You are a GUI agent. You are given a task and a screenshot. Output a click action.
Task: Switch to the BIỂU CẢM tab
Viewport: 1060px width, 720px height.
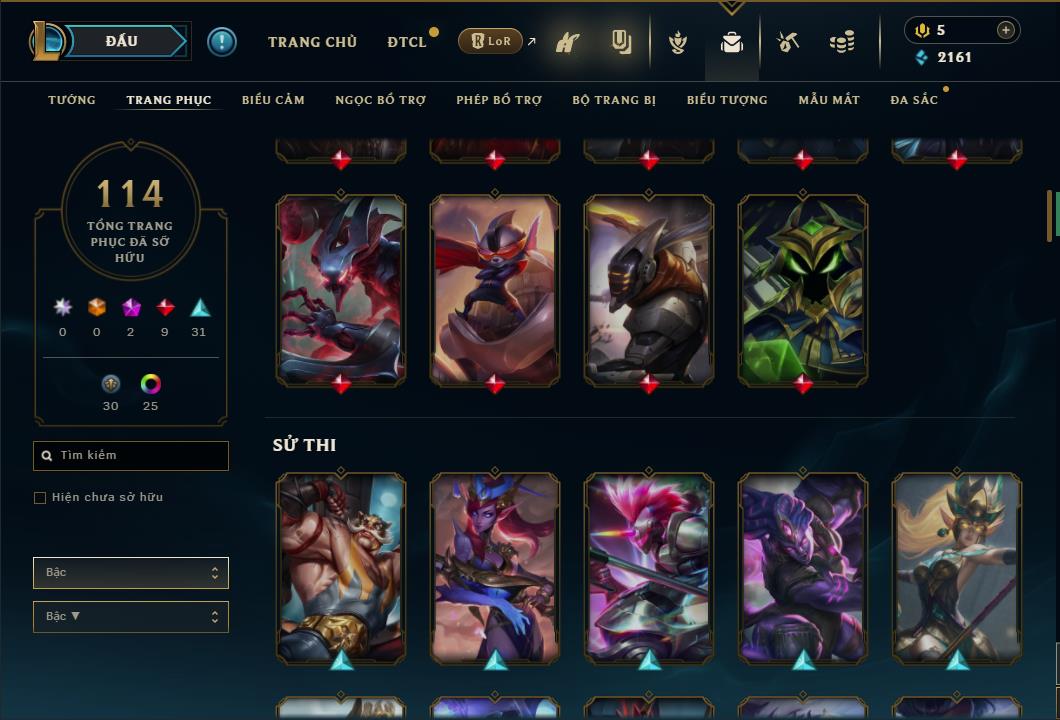pos(273,100)
